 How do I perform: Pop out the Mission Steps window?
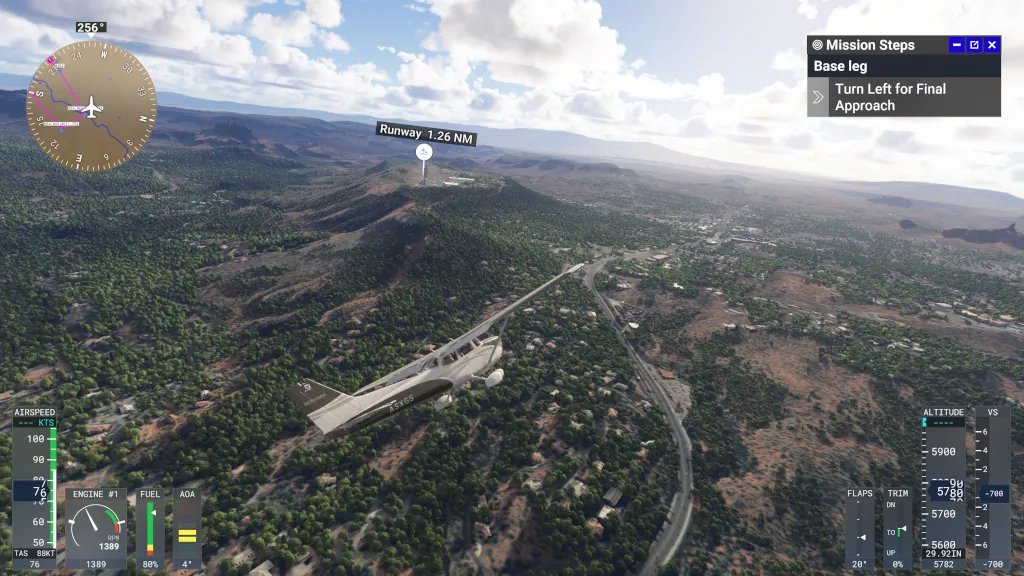pyautogui.click(x=974, y=45)
